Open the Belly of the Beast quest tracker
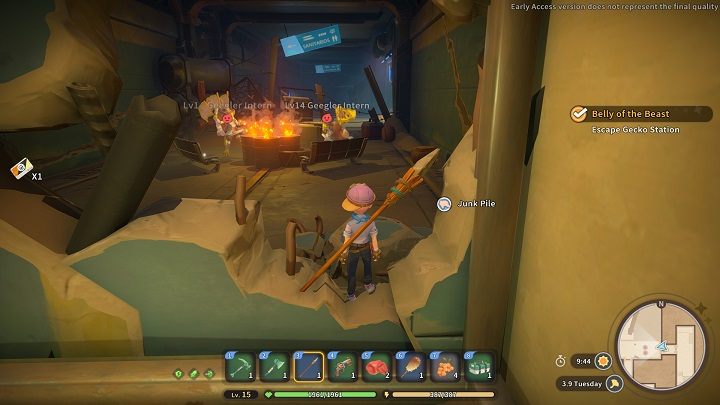This screenshot has width=720, height=405. tap(640, 114)
